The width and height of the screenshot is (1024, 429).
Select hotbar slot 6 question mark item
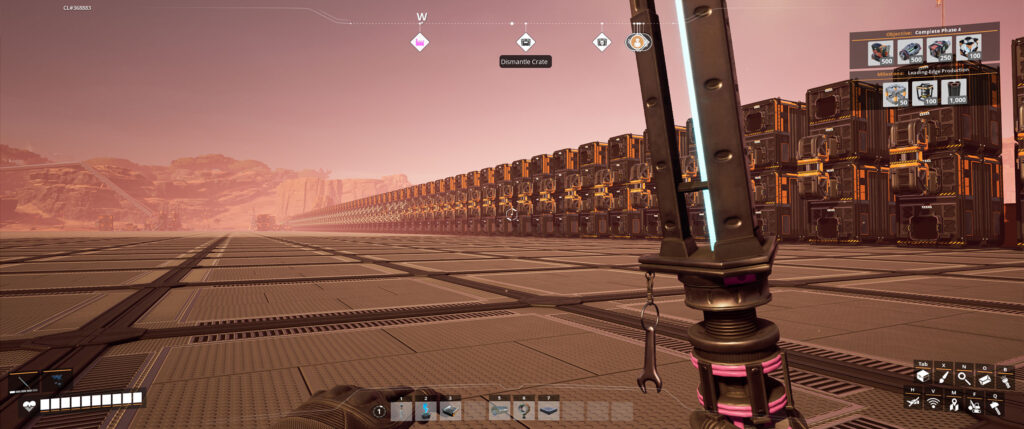[x=524, y=410]
